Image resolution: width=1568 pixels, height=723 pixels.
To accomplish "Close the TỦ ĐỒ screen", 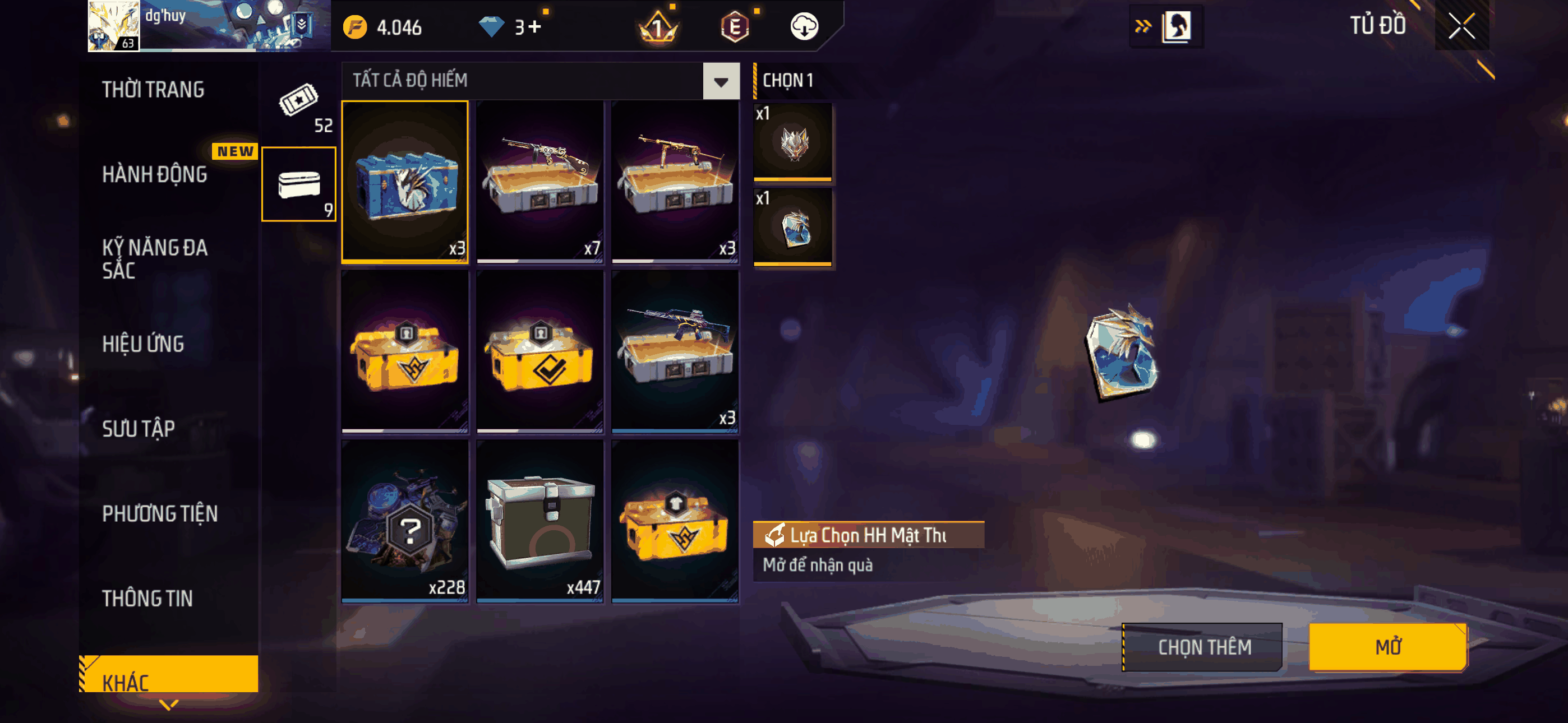I will pos(1461,26).
